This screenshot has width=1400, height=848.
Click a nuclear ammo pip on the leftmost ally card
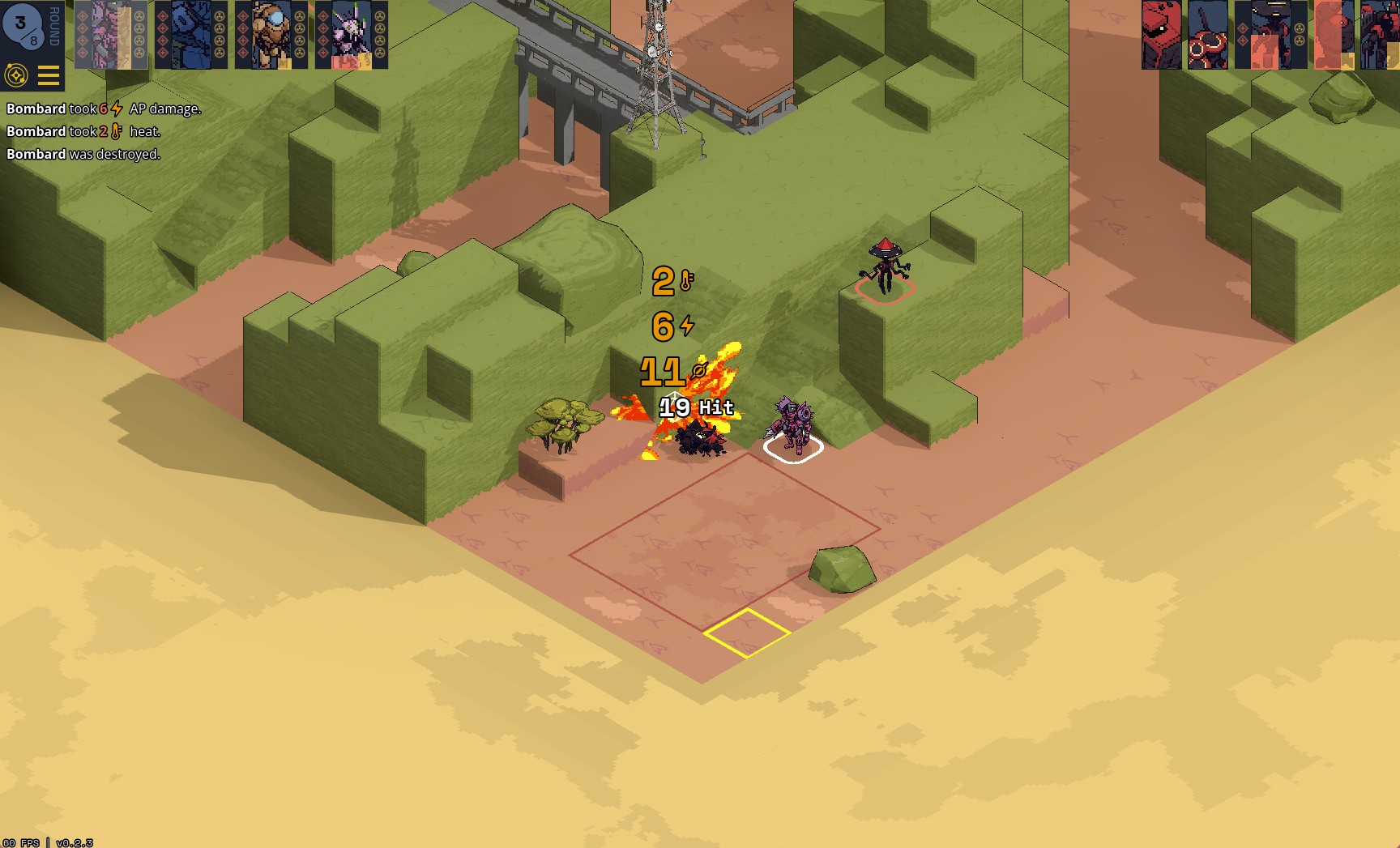[139, 17]
